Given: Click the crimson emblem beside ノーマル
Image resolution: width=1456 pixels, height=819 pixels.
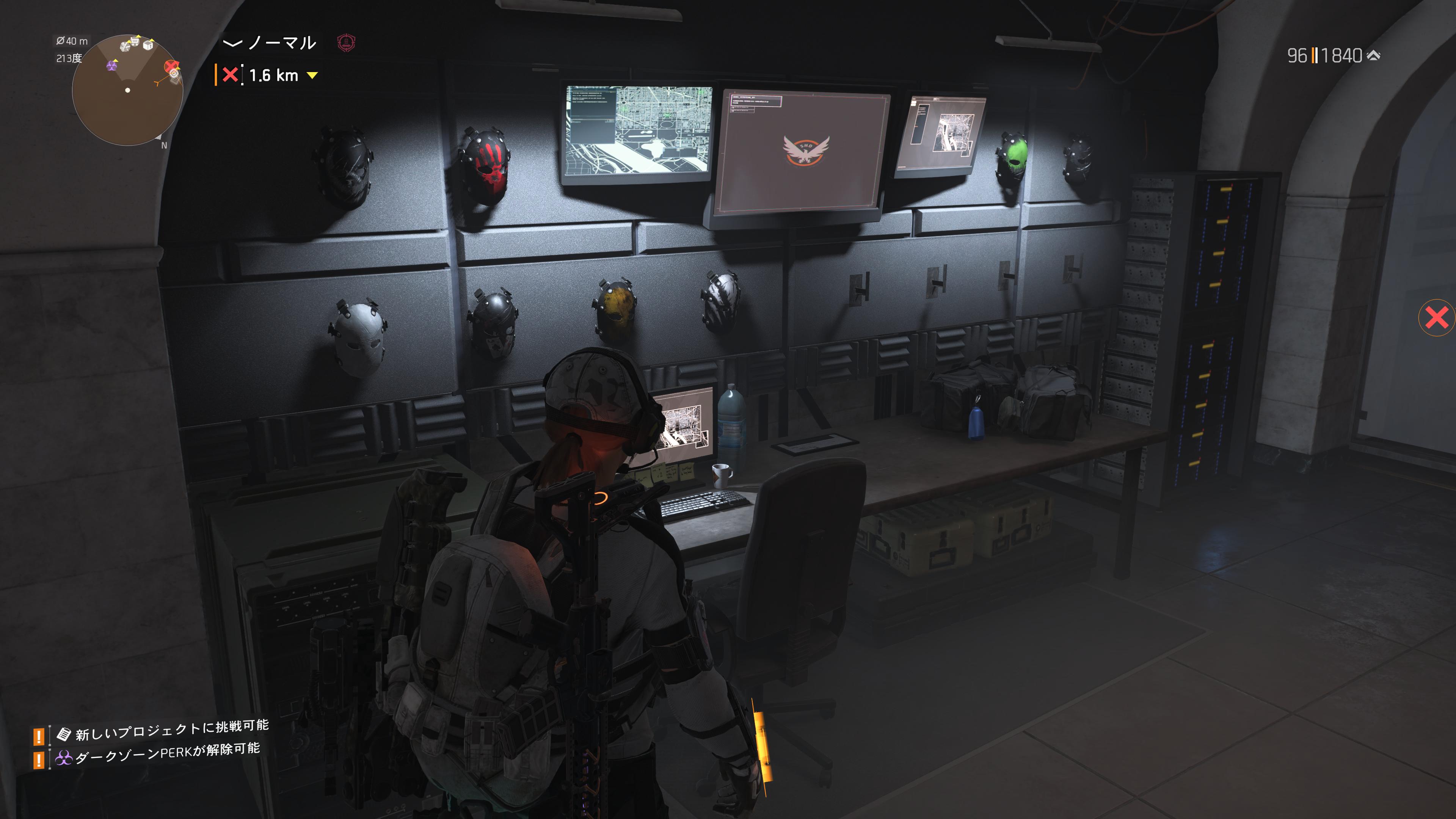Looking at the screenshot, I should (x=346, y=42).
